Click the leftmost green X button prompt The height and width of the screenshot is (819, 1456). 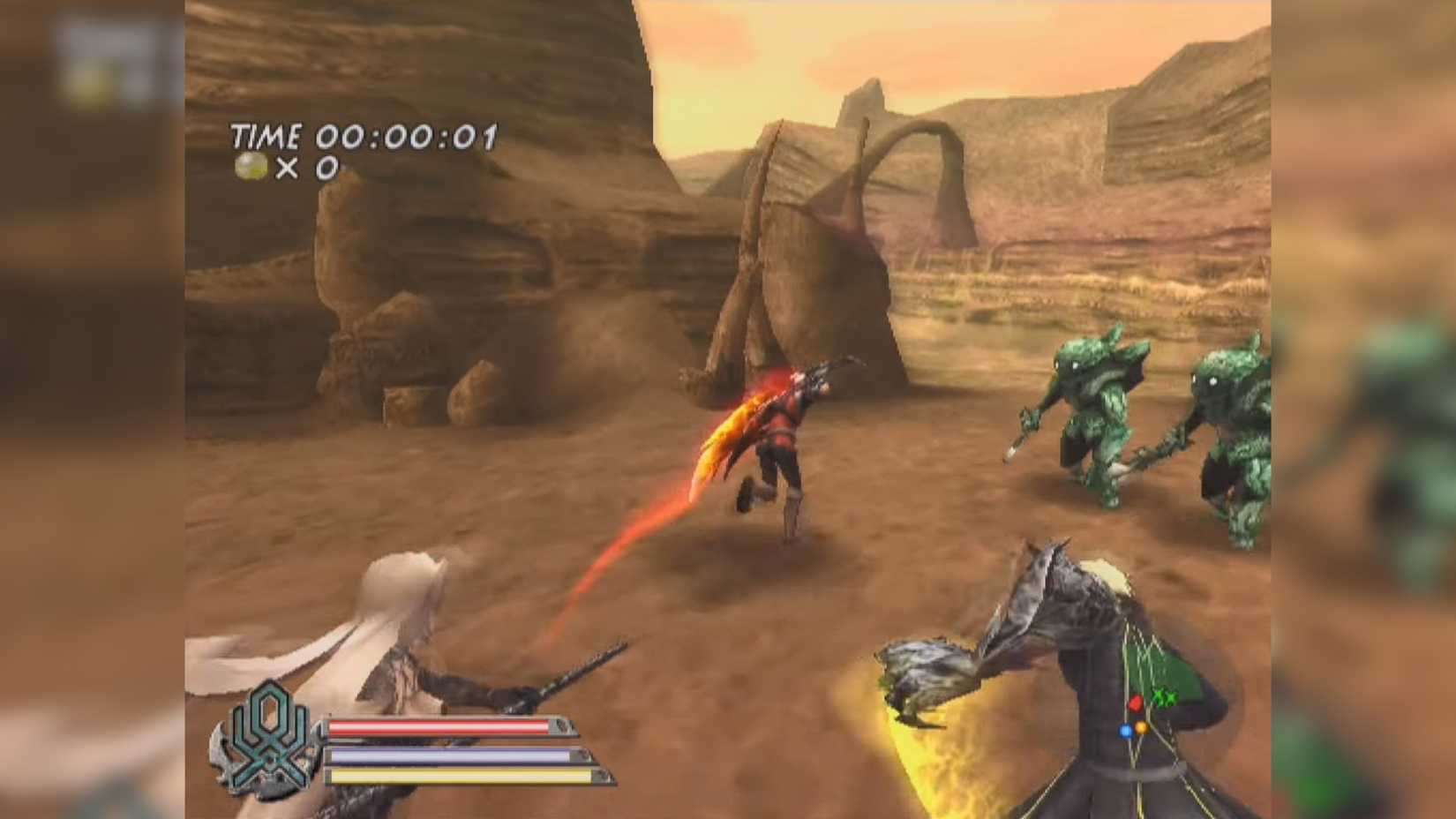[x=1158, y=696]
